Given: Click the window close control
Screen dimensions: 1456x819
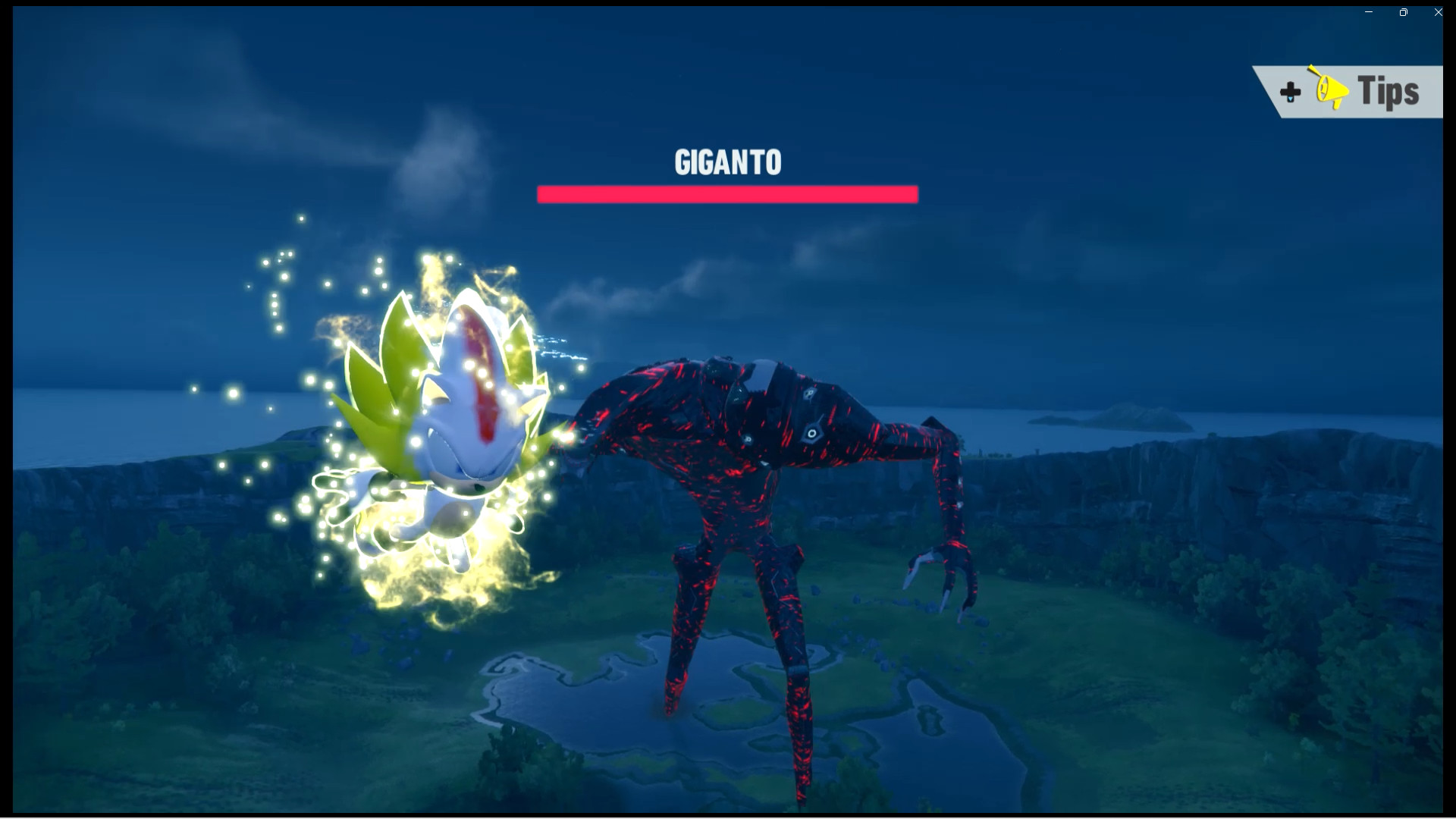Looking at the screenshot, I should tap(1438, 12).
